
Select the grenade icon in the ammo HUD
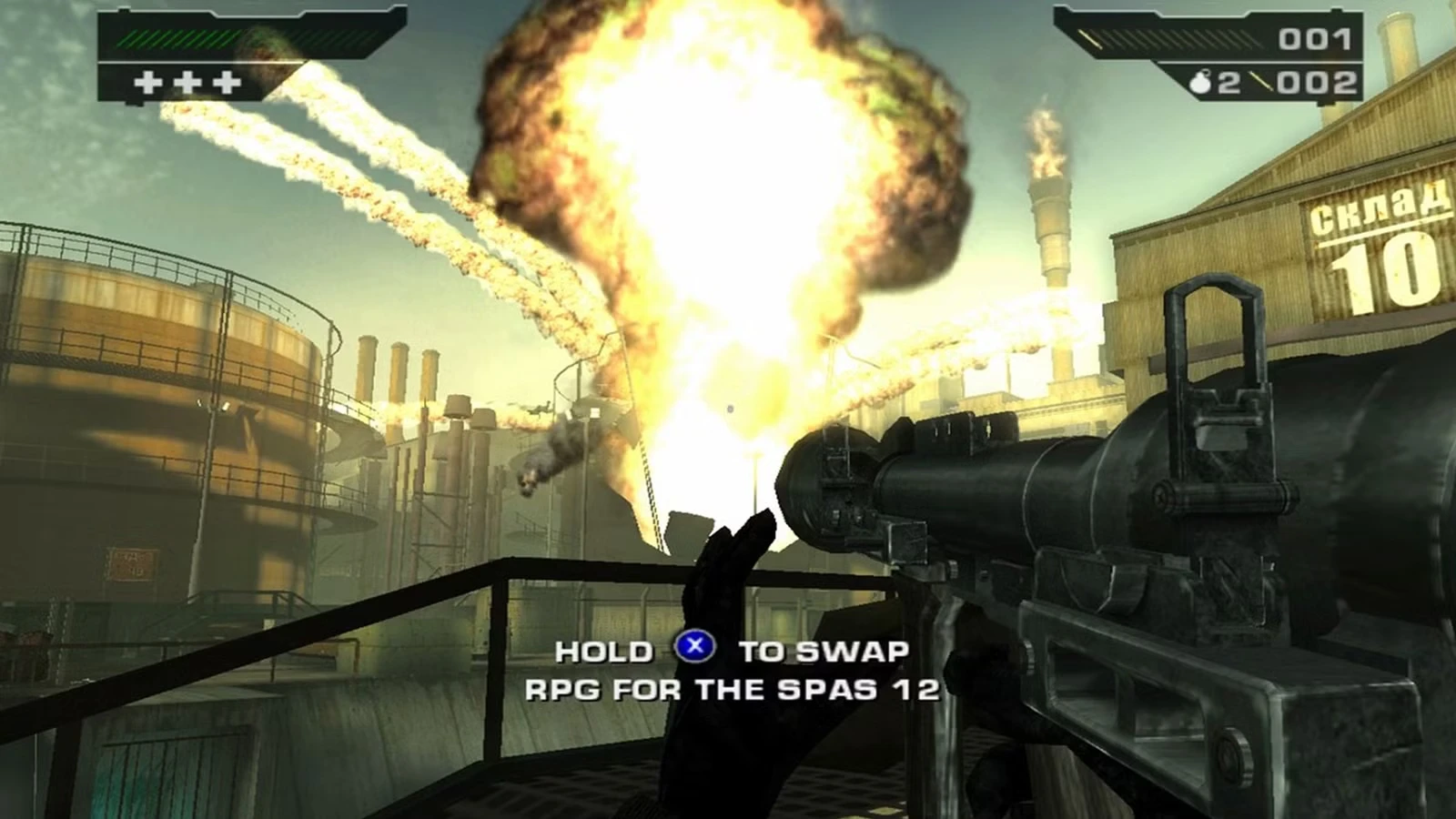[1199, 81]
